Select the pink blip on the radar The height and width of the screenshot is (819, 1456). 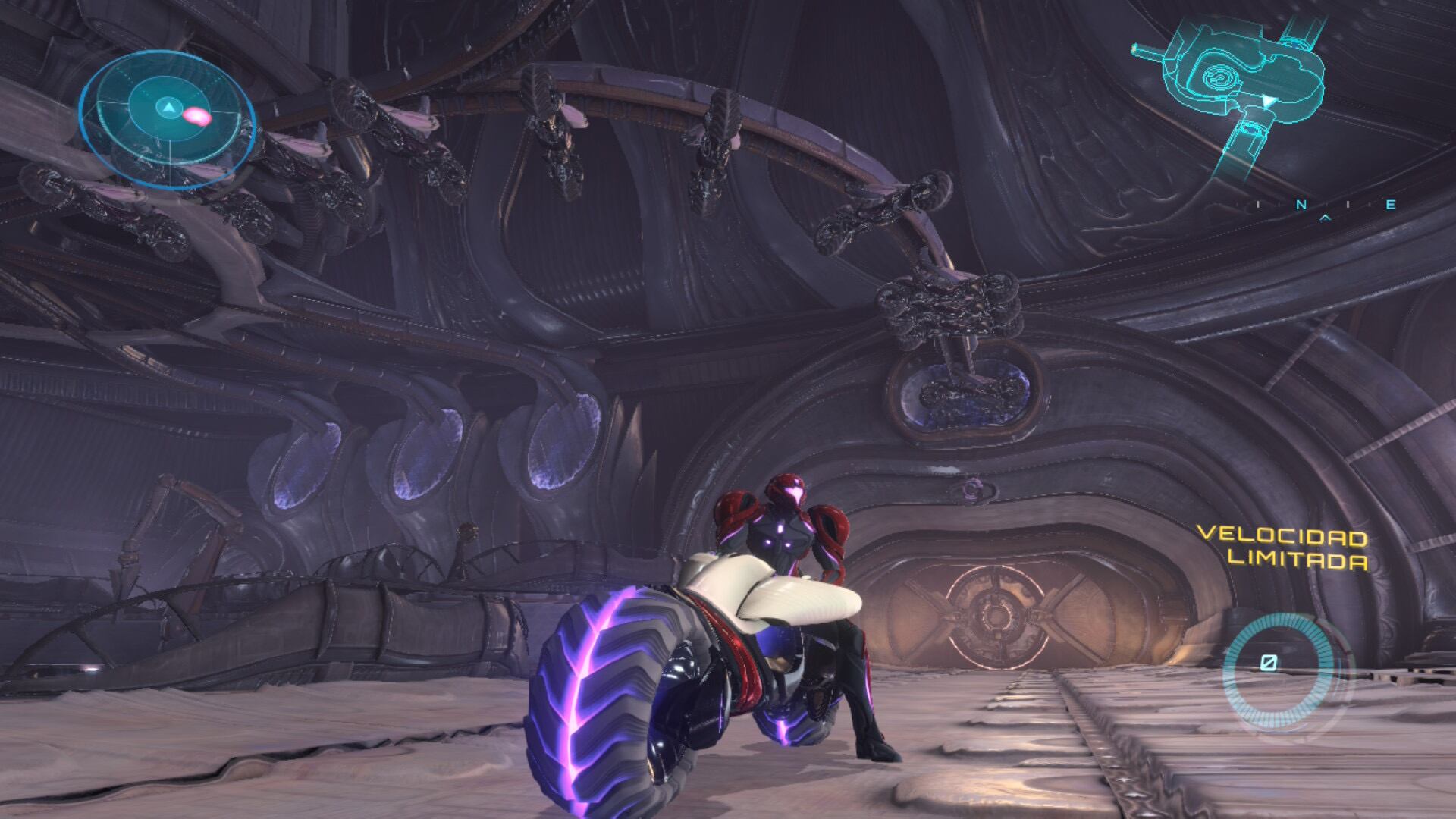(x=197, y=115)
